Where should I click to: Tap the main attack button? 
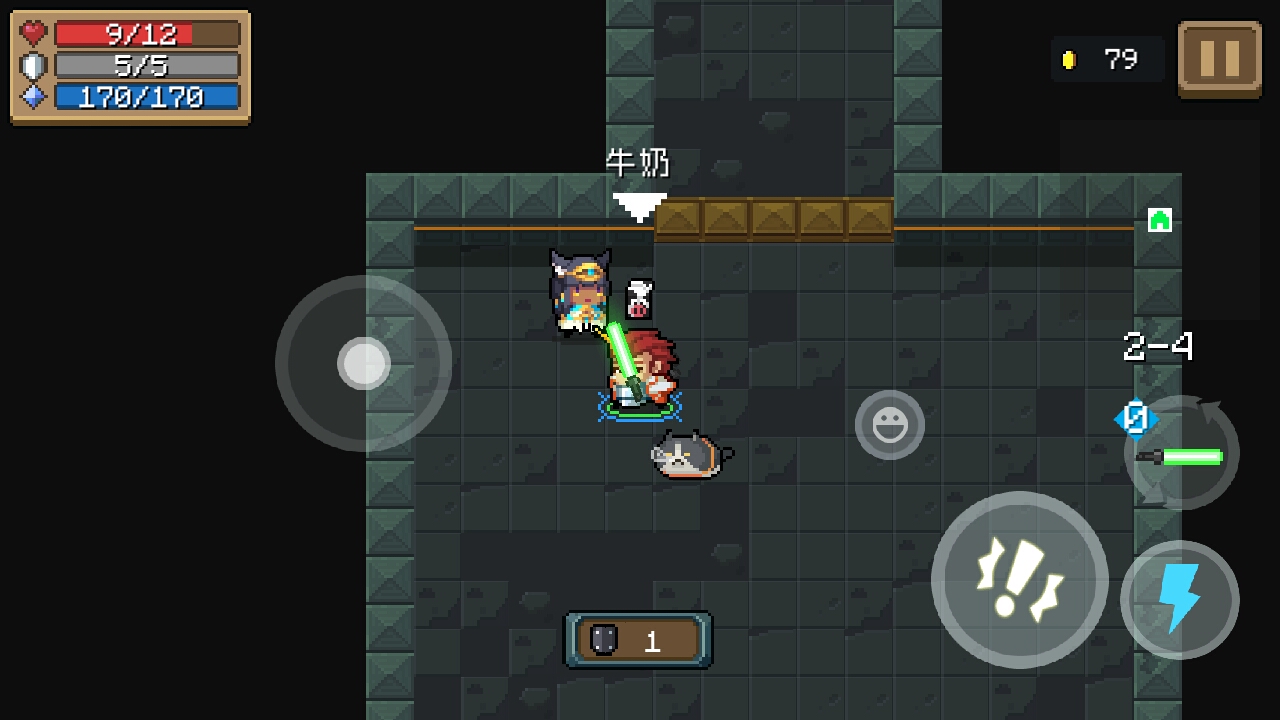(x=1019, y=579)
